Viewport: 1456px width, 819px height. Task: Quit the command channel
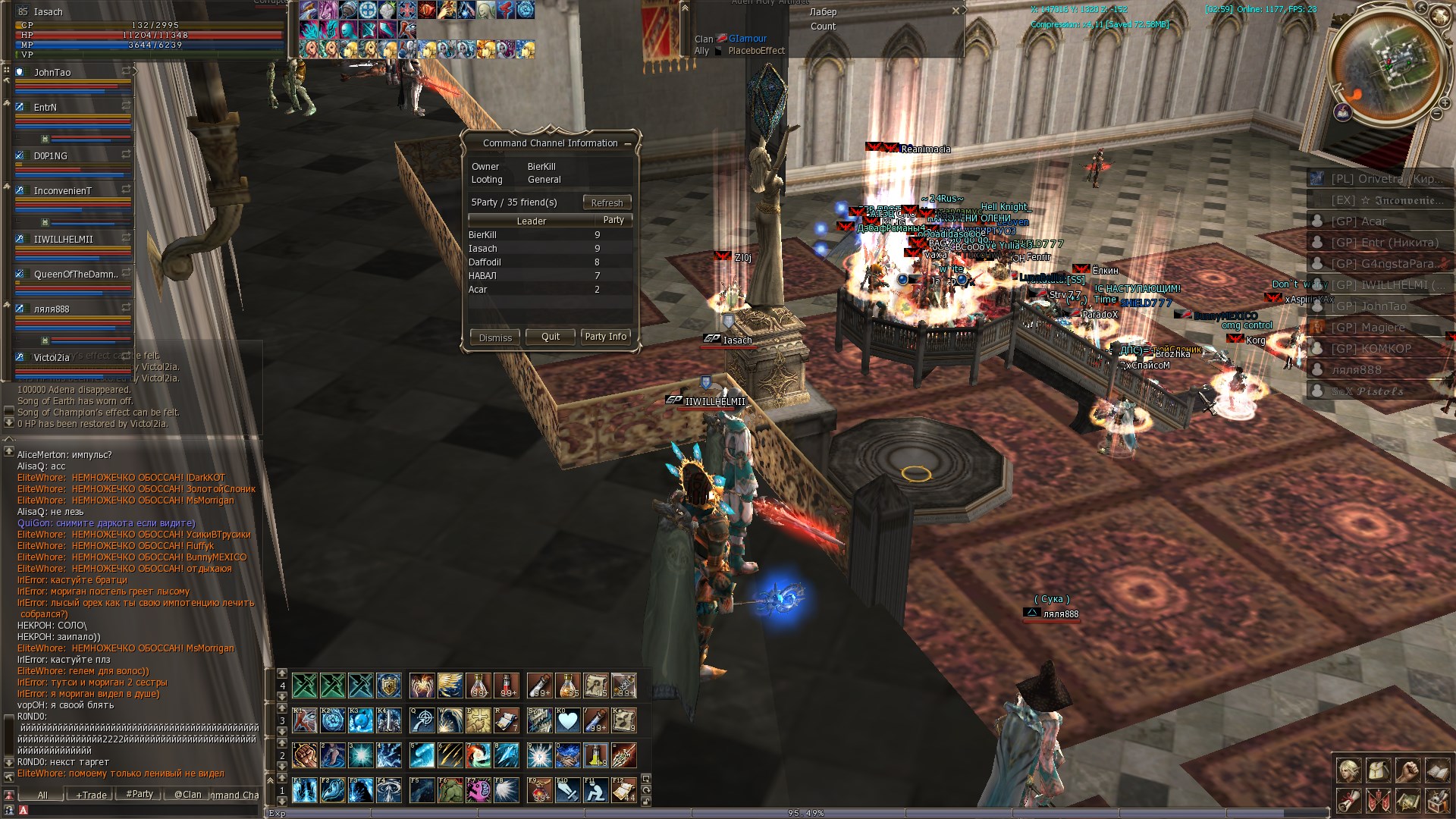[551, 337]
